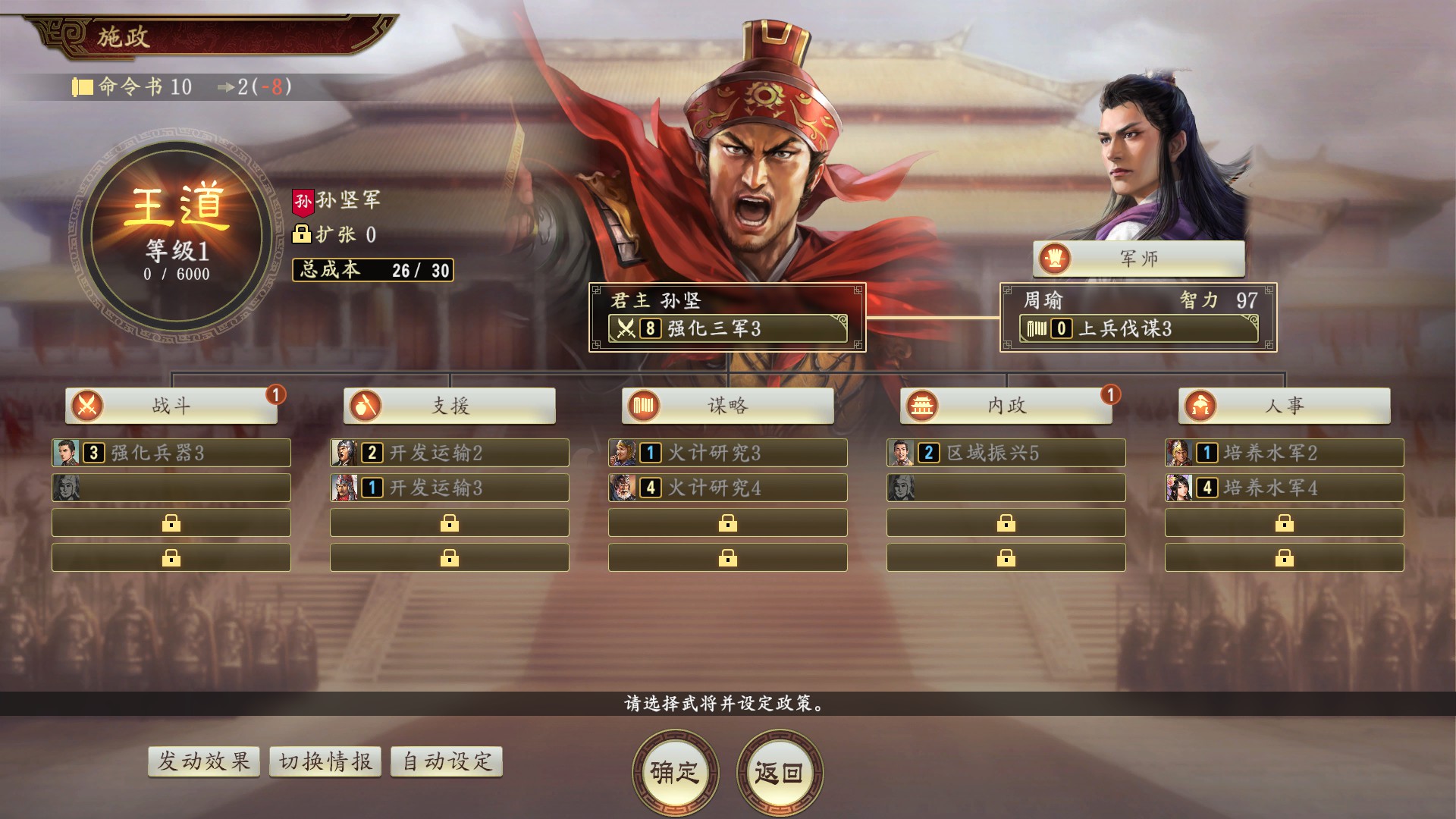
Task: Unlock the bottom slot in 内政 column
Action: tap(1006, 557)
